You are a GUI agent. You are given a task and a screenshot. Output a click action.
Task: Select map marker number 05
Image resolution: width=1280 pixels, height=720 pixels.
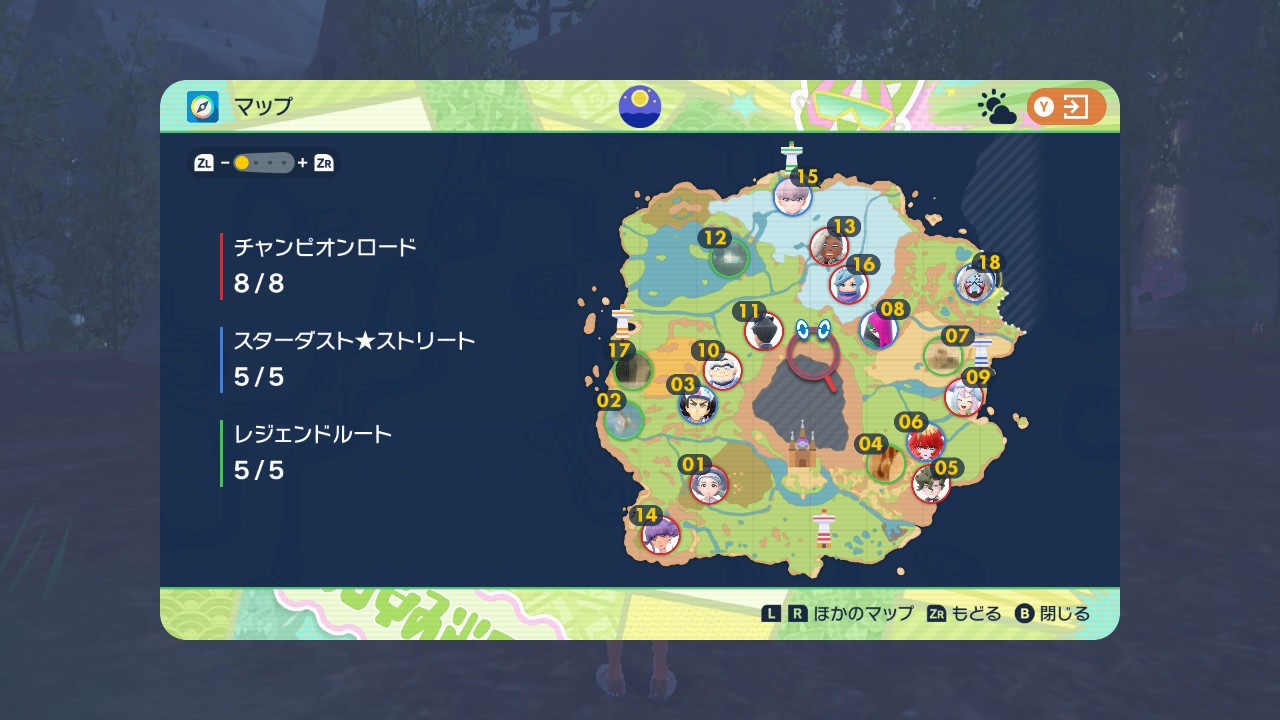pyautogui.click(x=931, y=485)
